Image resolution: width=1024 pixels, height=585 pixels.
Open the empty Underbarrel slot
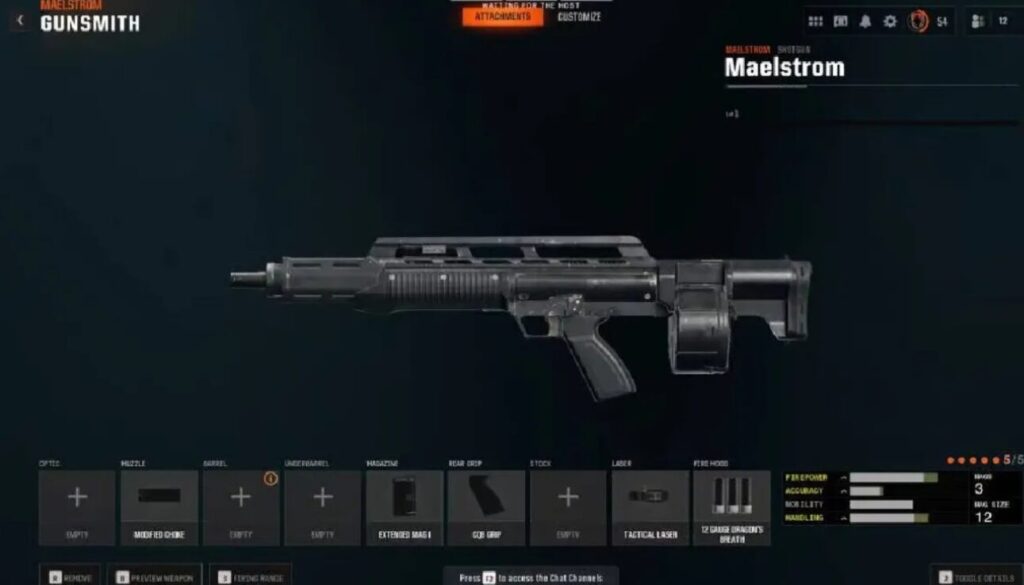pos(323,507)
